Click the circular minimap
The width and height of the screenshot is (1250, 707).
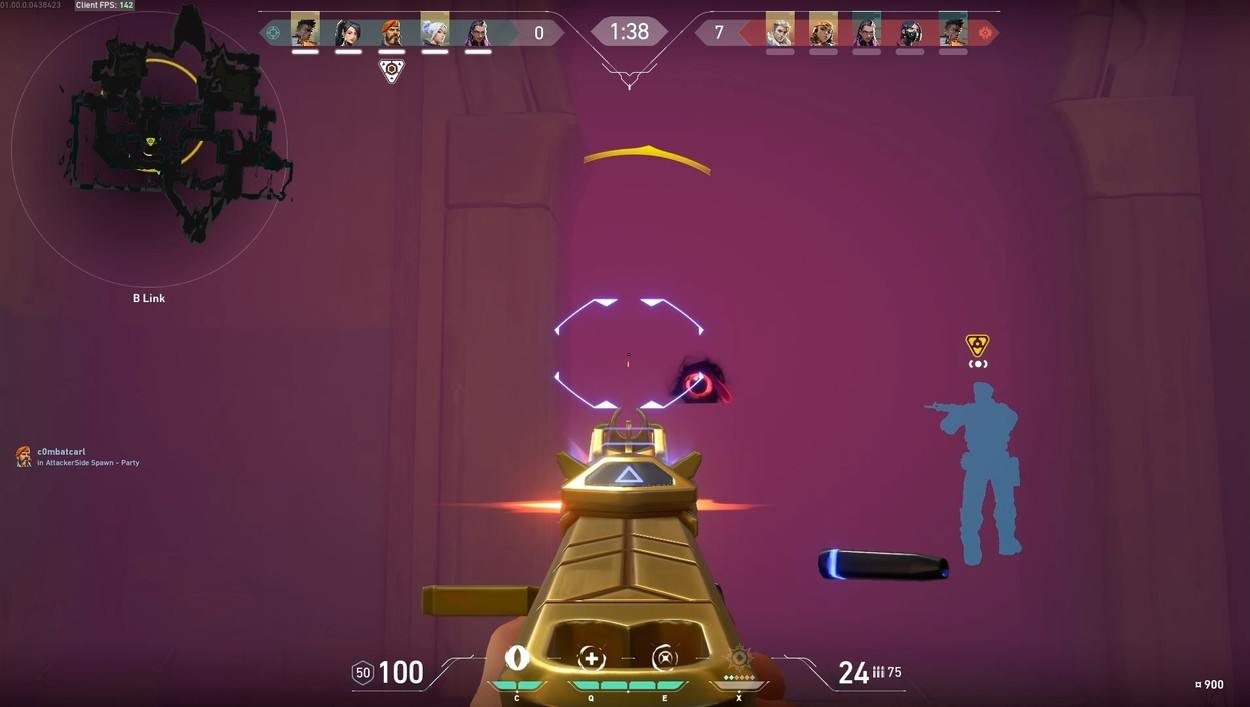click(150, 150)
